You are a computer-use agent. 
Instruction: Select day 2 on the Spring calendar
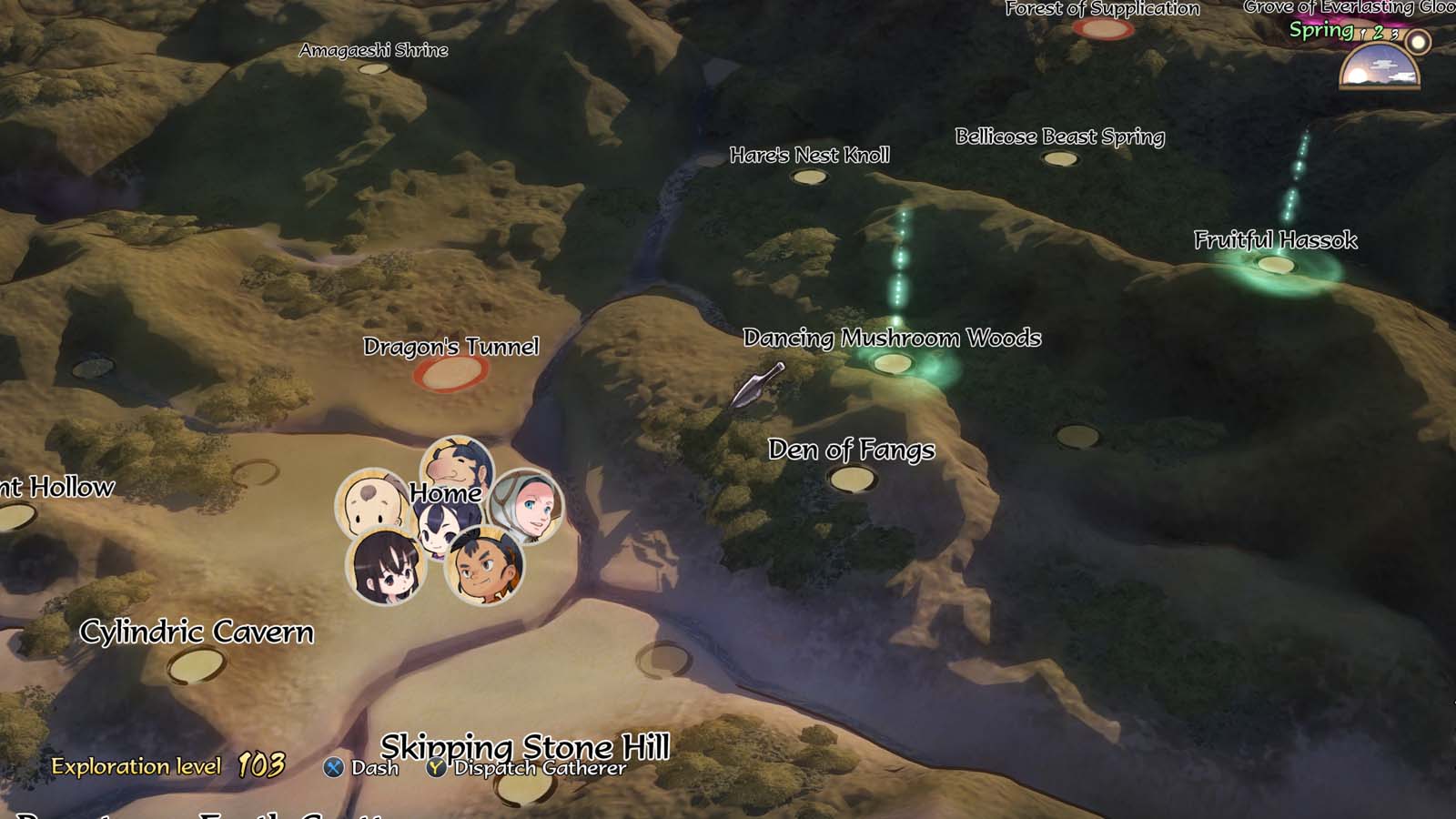[x=1378, y=33]
